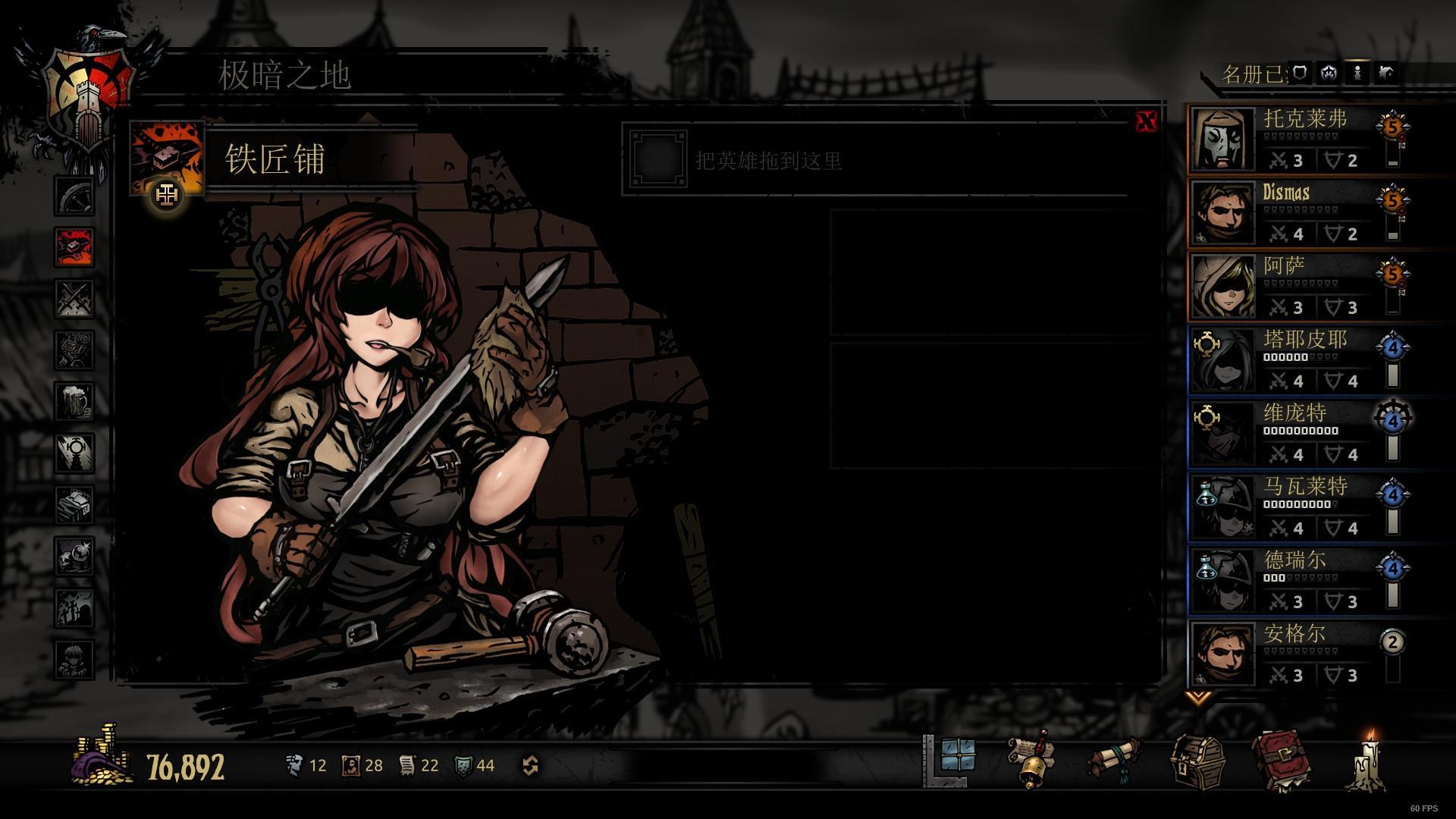Open the trinket treasure chest
This screenshot has height=819, width=1456.
[1197, 762]
